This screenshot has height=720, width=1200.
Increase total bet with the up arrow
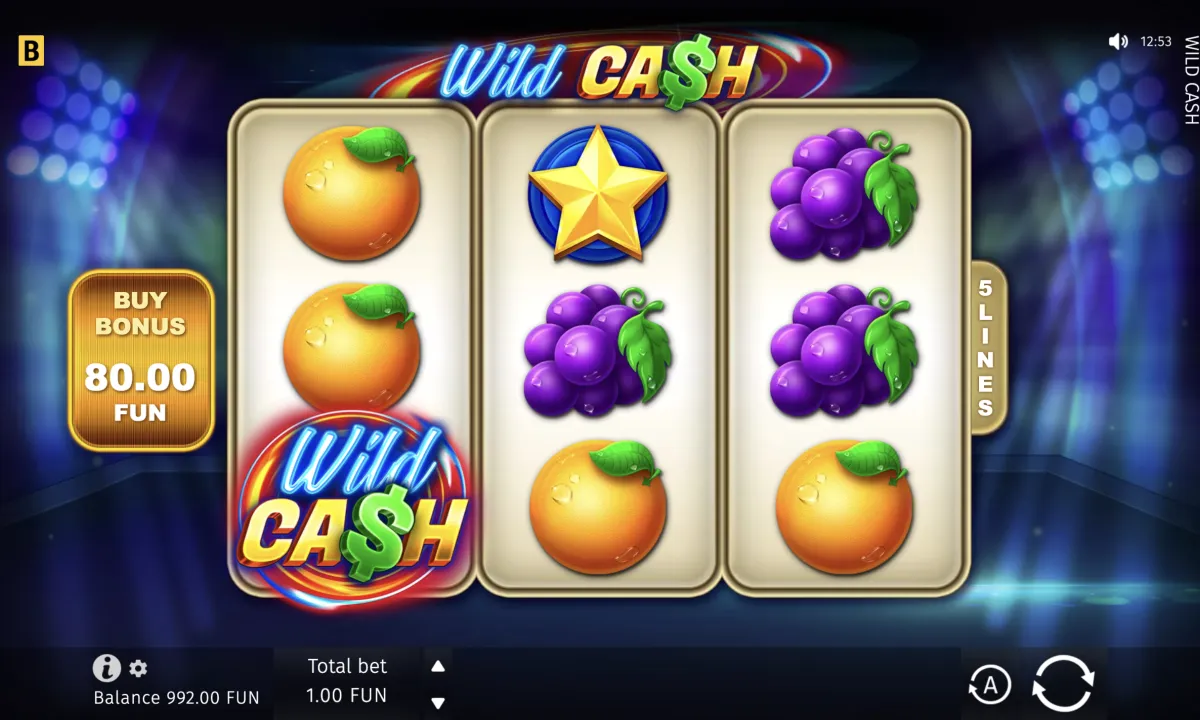pos(438,666)
